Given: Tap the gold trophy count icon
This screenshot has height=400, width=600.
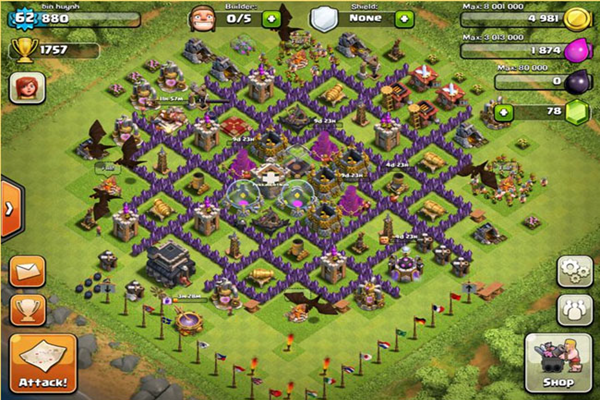Looking at the screenshot, I should (x=21, y=50).
